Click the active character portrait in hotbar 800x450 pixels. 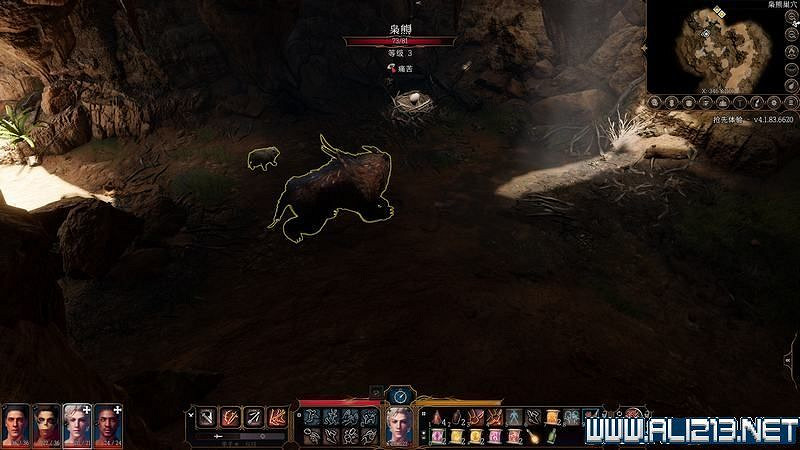(x=400, y=427)
